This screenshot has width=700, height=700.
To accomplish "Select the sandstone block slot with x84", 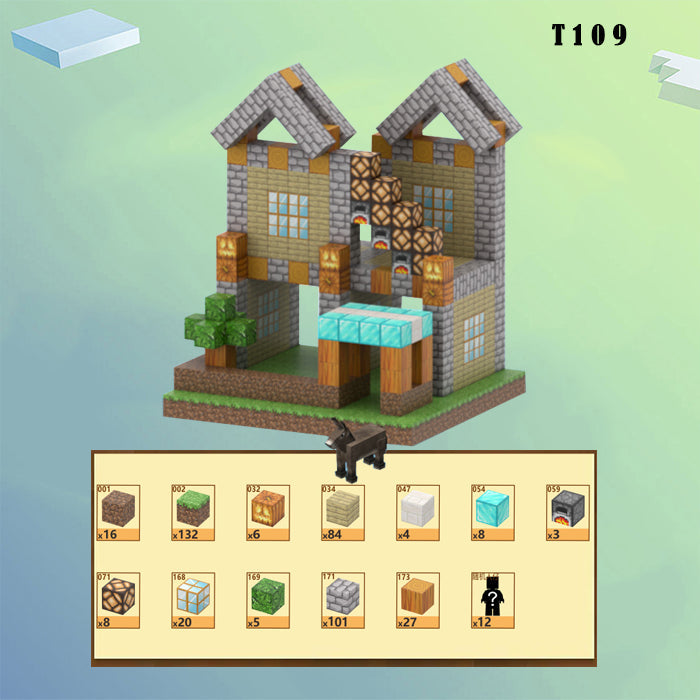I will [343, 510].
